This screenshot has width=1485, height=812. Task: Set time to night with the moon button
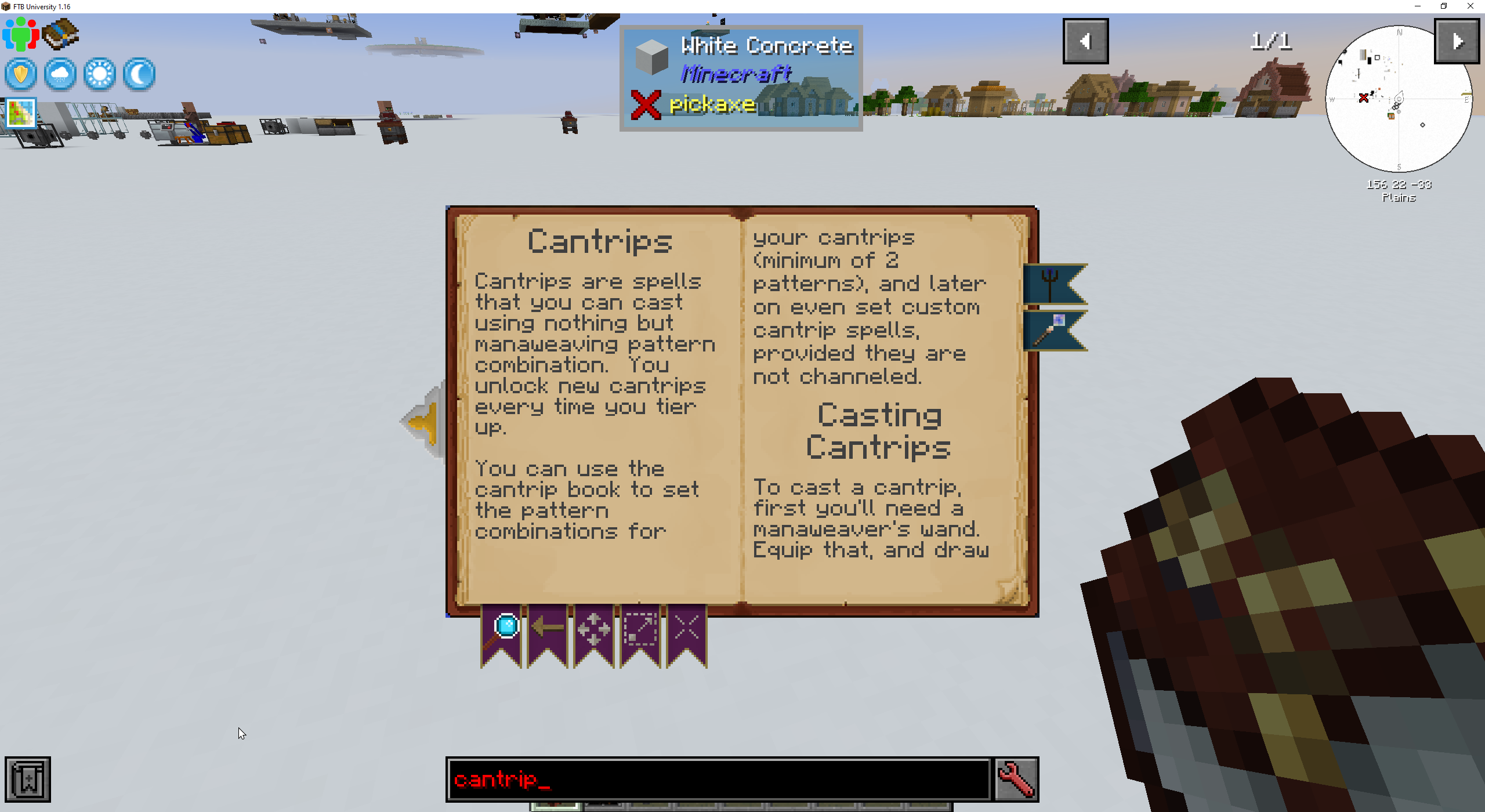pos(139,74)
